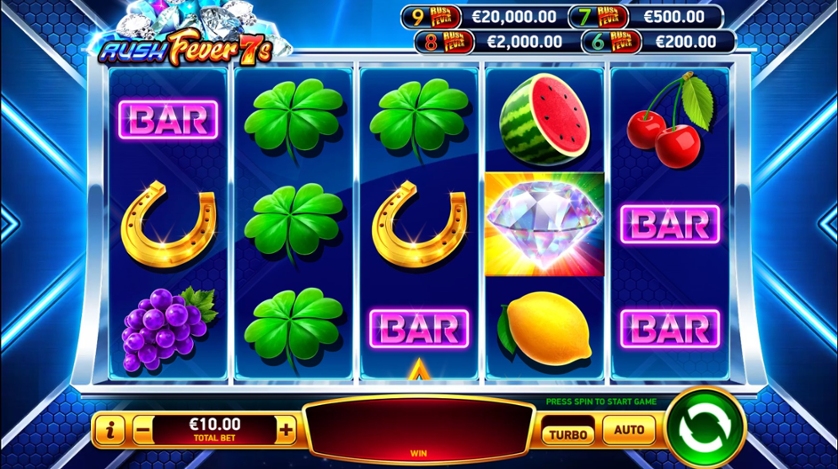This screenshot has width=838, height=469.
Task: Enable Turbo spin mode
Action: click(567, 433)
